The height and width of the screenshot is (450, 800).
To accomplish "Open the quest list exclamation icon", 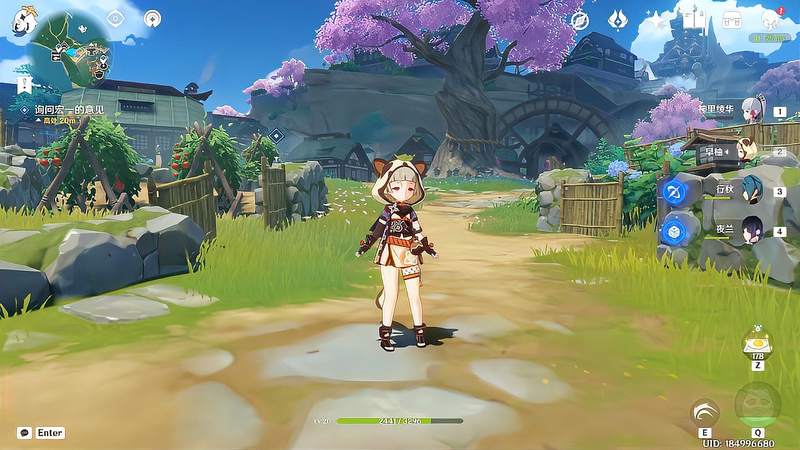I will 25,84.
